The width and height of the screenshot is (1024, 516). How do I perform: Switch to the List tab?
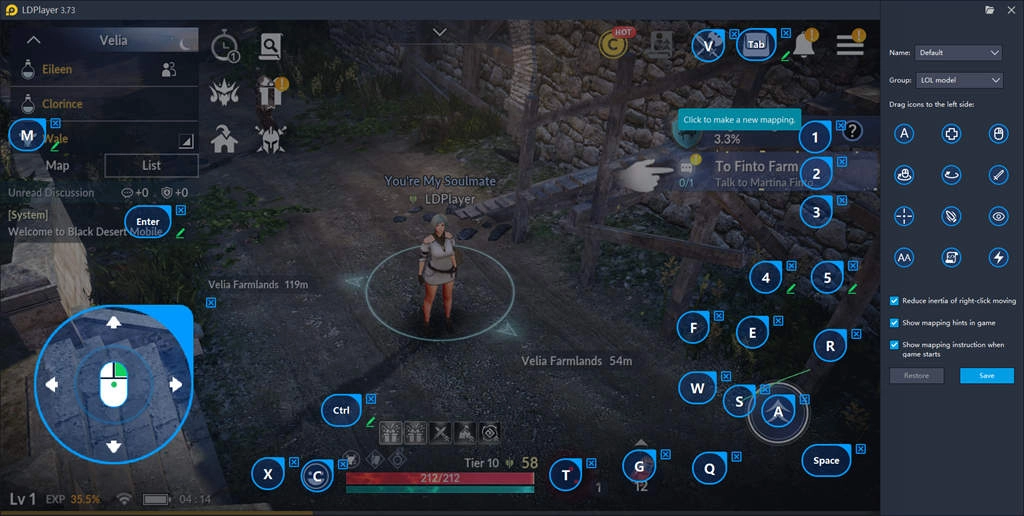pyautogui.click(x=151, y=166)
